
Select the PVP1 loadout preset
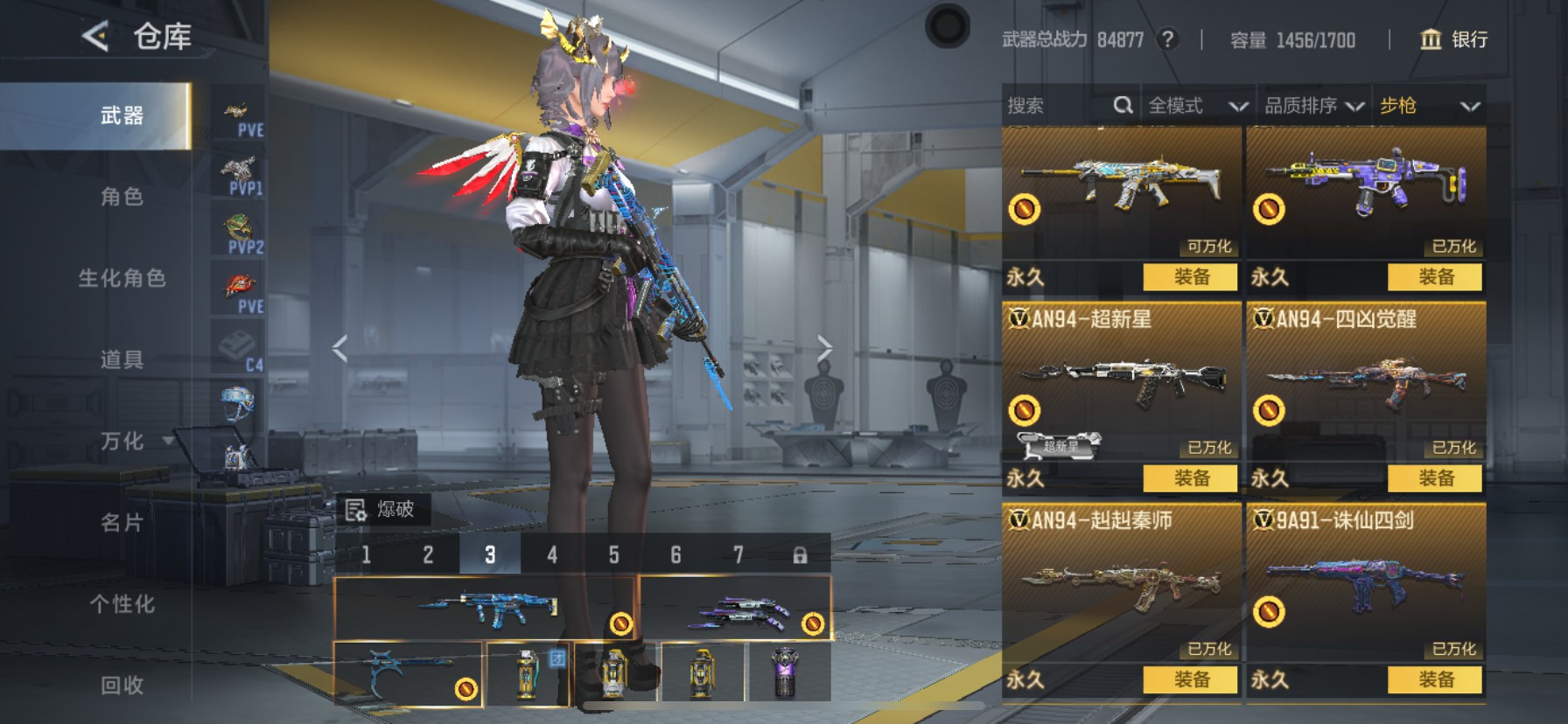(239, 176)
